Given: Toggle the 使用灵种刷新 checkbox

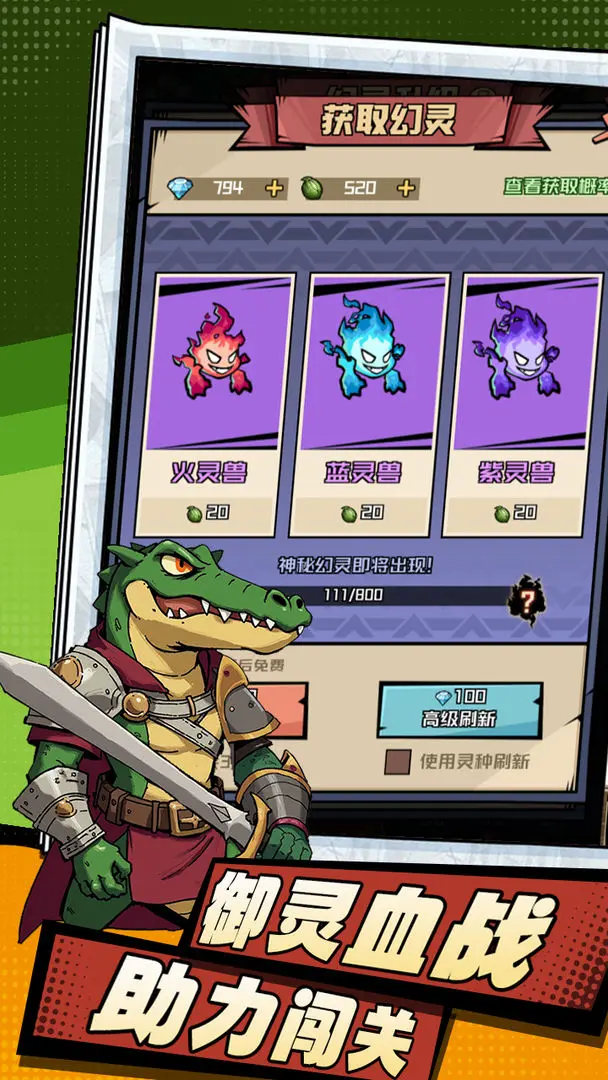Looking at the screenshot, I should [398, 762].
